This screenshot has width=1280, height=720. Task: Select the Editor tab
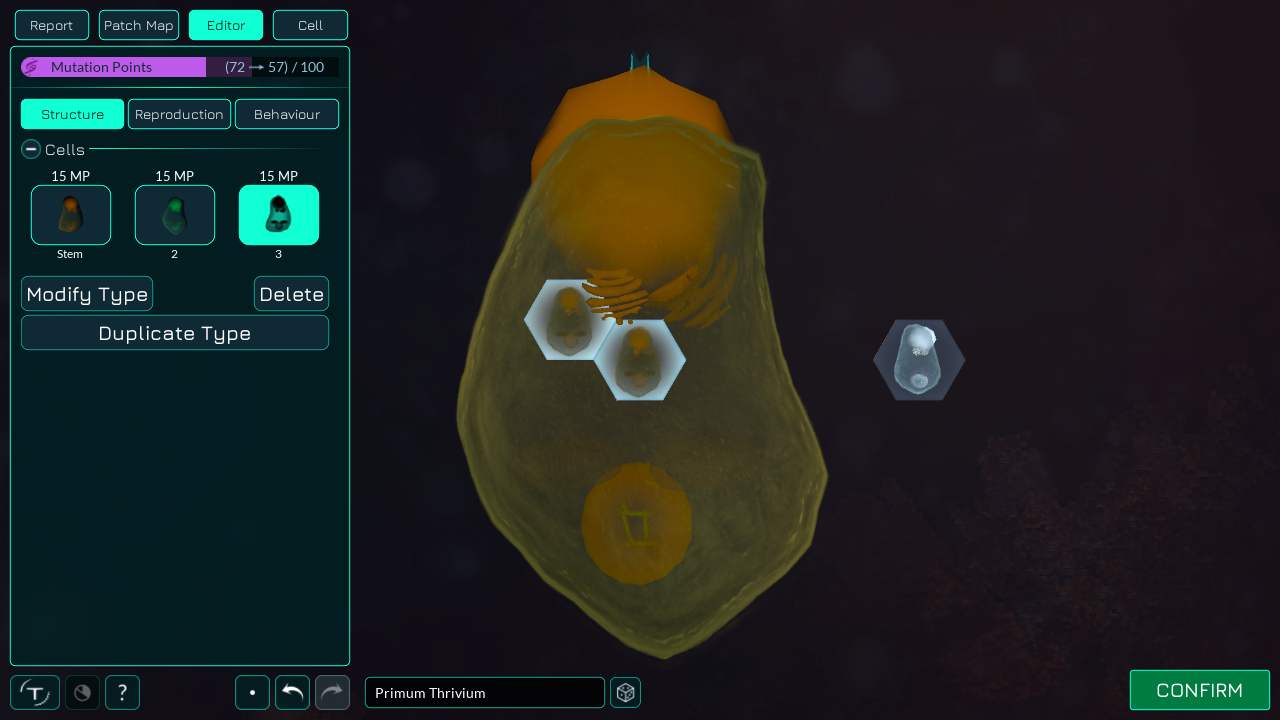(226, 25)
